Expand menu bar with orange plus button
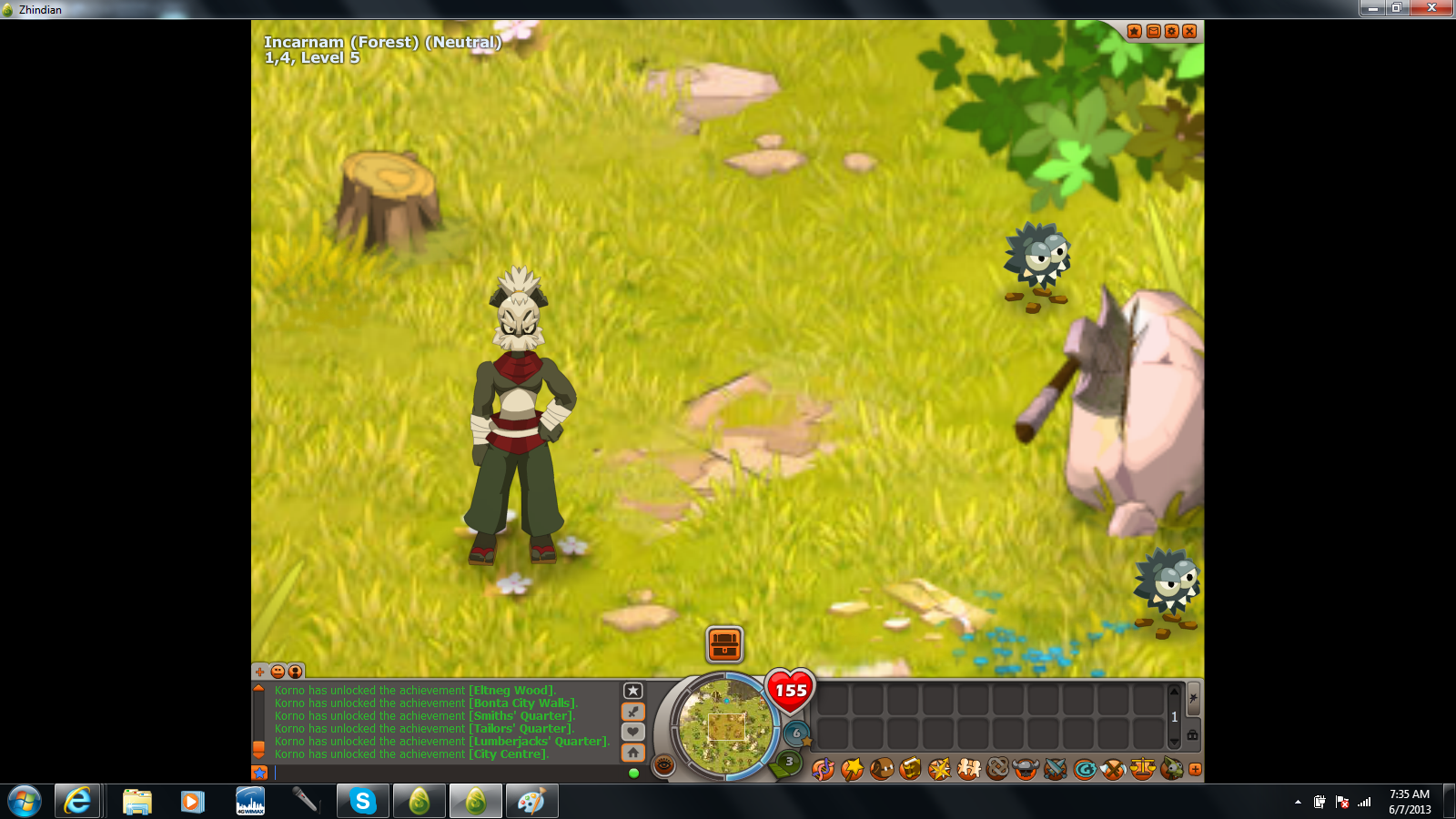The image size is (1456, 819). (1195, 770)
